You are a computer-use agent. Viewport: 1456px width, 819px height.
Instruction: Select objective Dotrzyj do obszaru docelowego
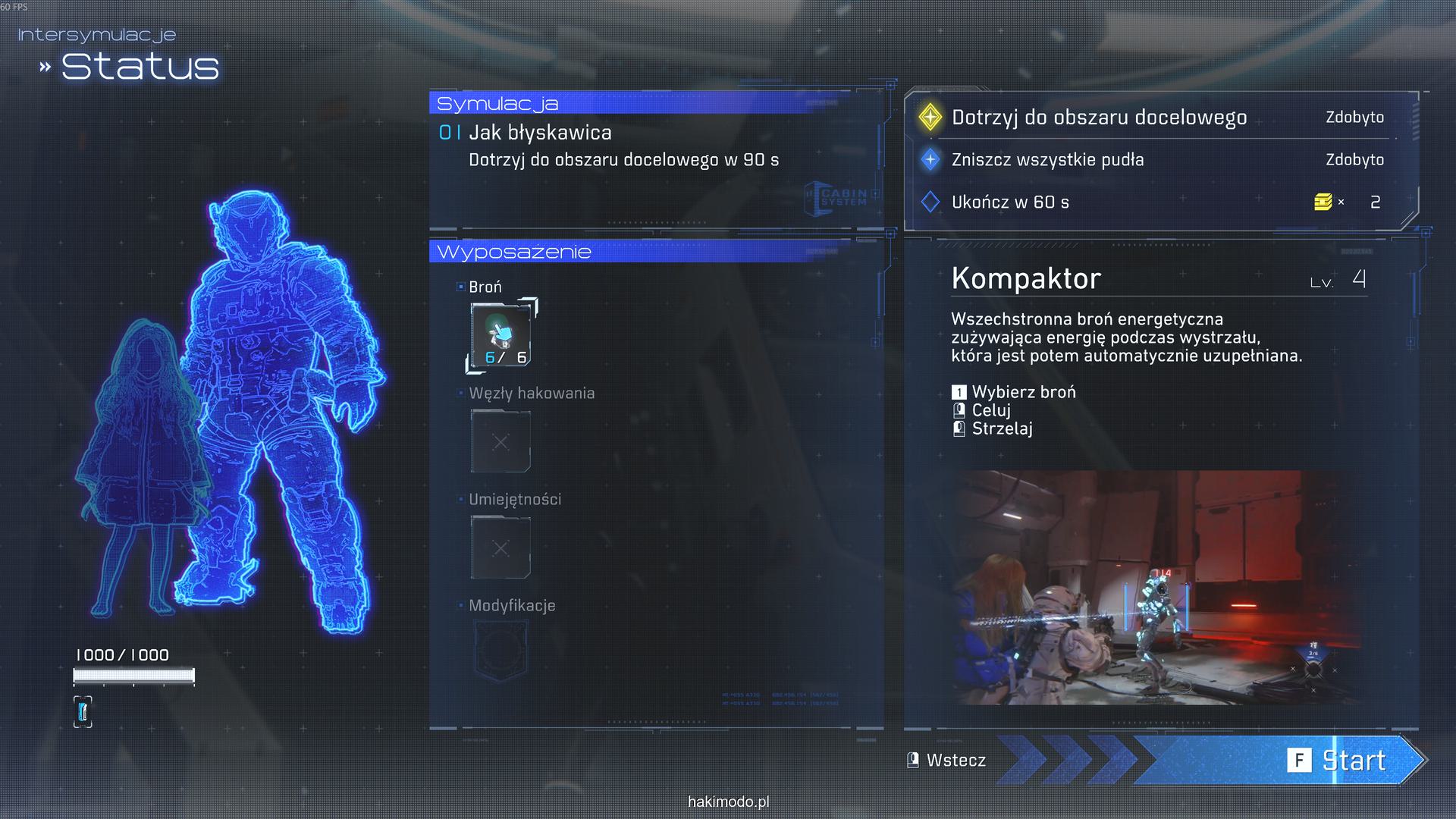point(1099,118)
